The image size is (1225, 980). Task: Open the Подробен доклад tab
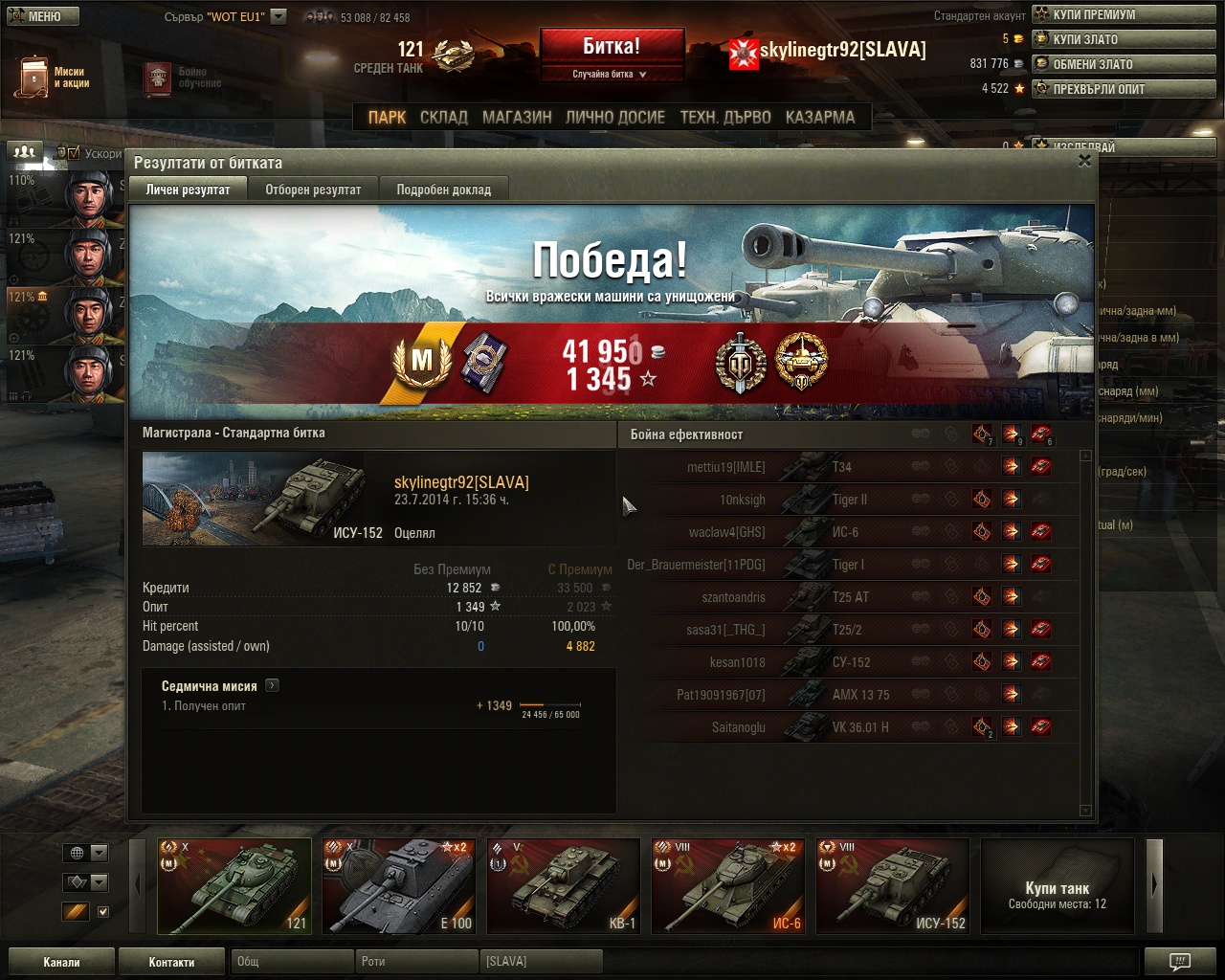443,189
